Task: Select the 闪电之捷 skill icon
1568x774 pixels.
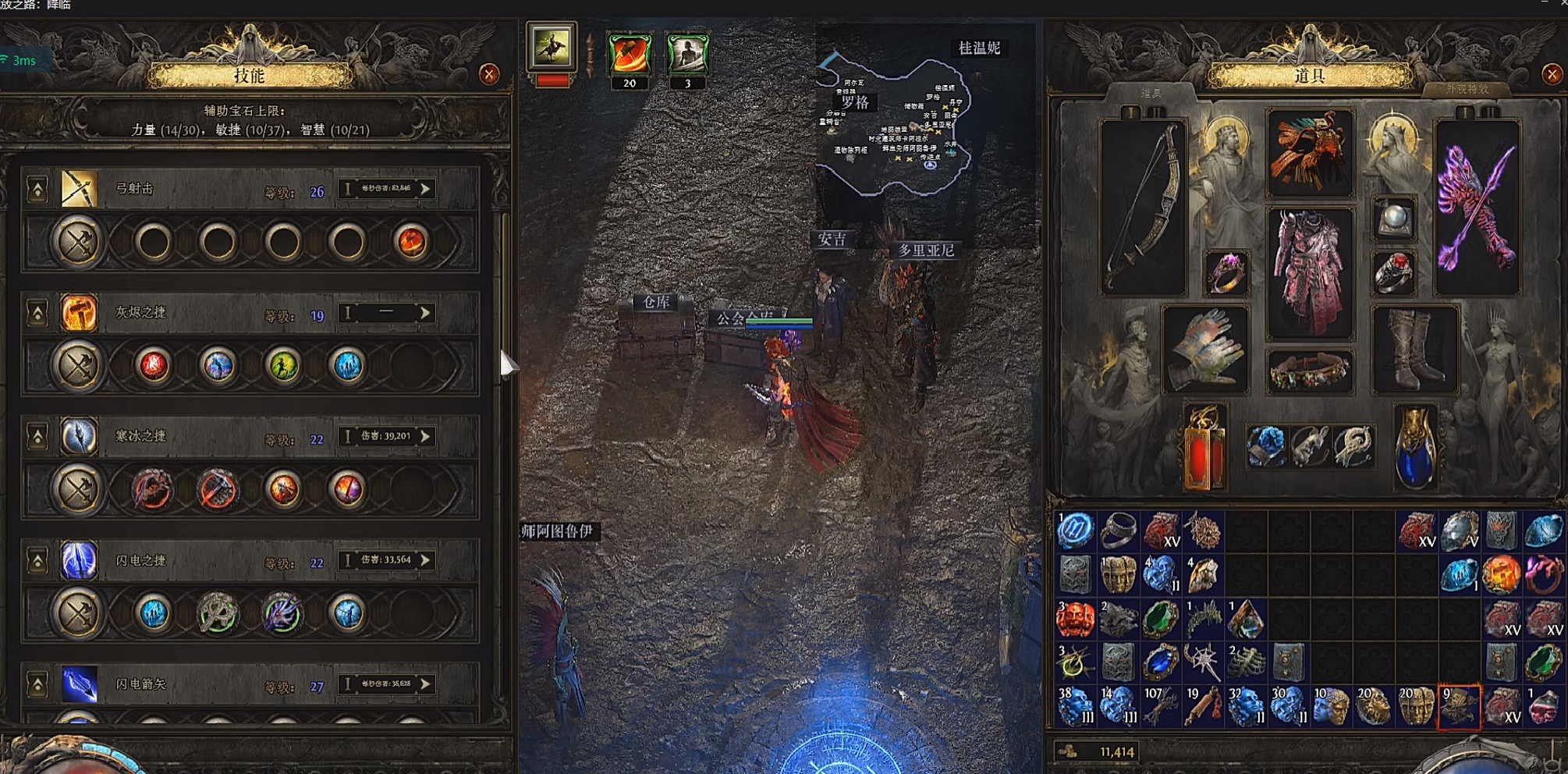Action: click(x=80, y=560)
